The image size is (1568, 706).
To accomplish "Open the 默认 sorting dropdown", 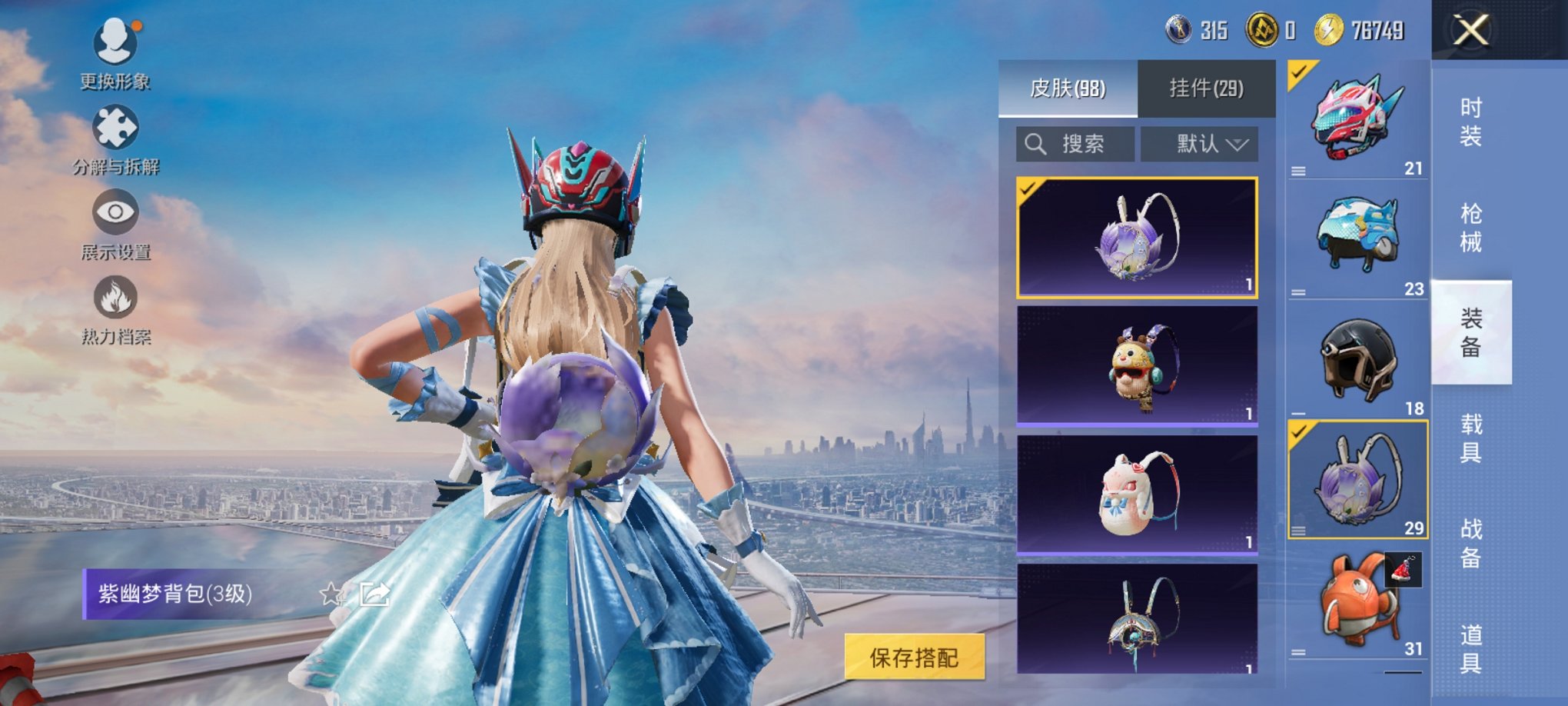I will click(x=1199, y=145).
